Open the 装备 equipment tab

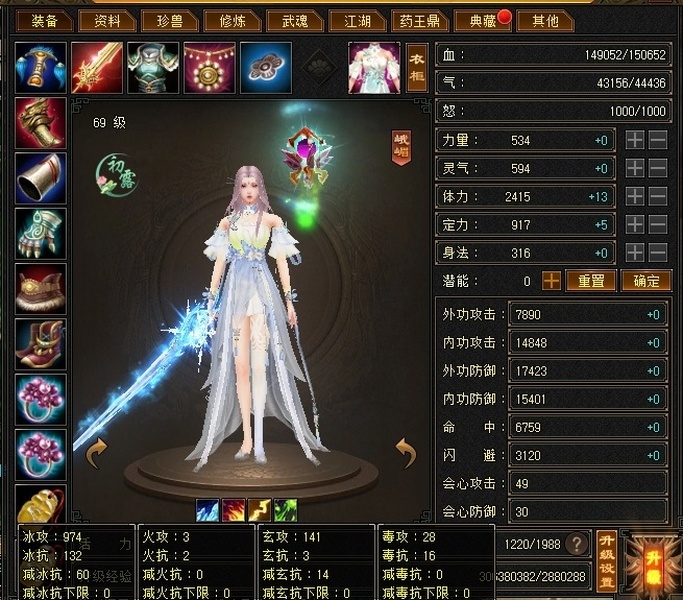[x=44, y=20]
